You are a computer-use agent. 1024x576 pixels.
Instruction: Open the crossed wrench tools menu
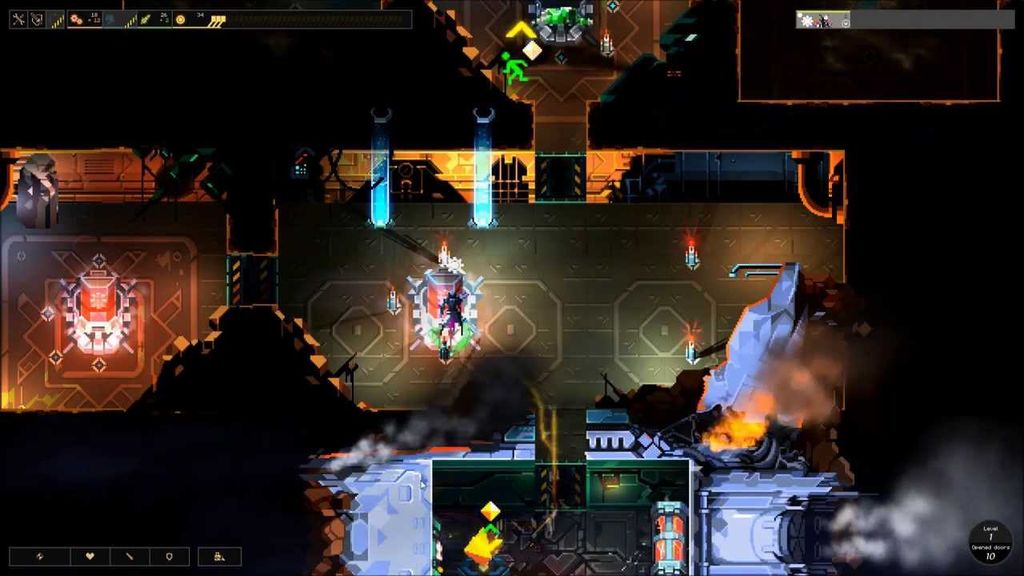(18, 19)
